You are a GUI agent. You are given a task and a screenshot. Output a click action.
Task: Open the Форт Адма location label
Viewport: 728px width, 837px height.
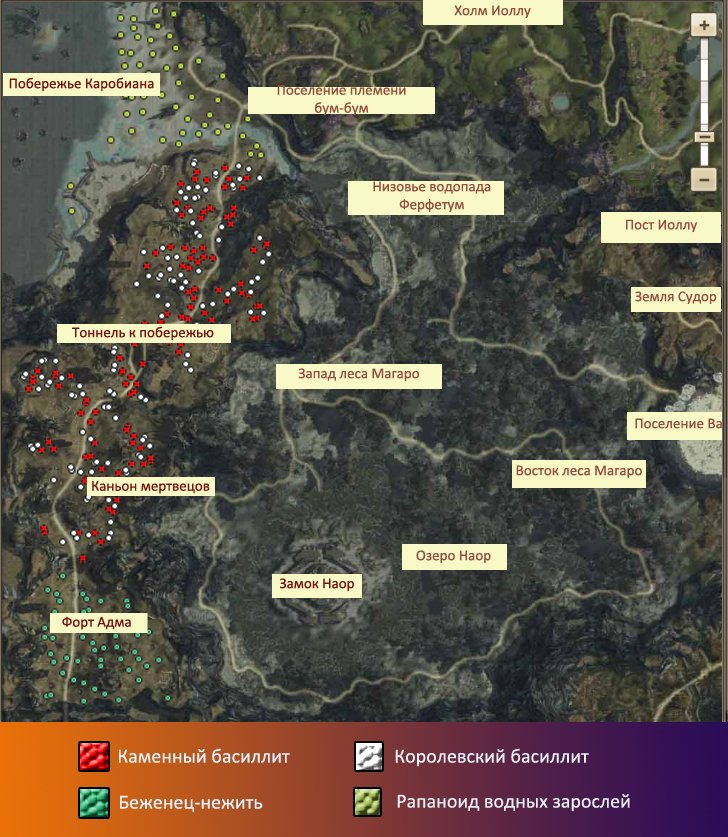pos(99,623)
